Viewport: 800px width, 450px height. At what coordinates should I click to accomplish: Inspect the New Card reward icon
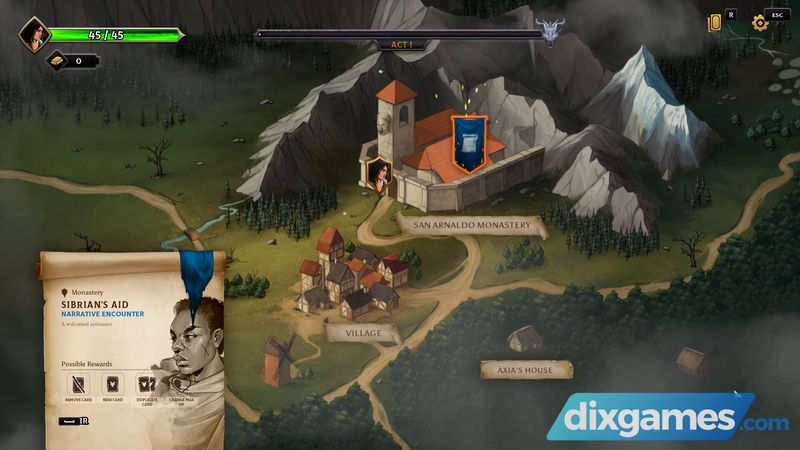tap(114, 385)
